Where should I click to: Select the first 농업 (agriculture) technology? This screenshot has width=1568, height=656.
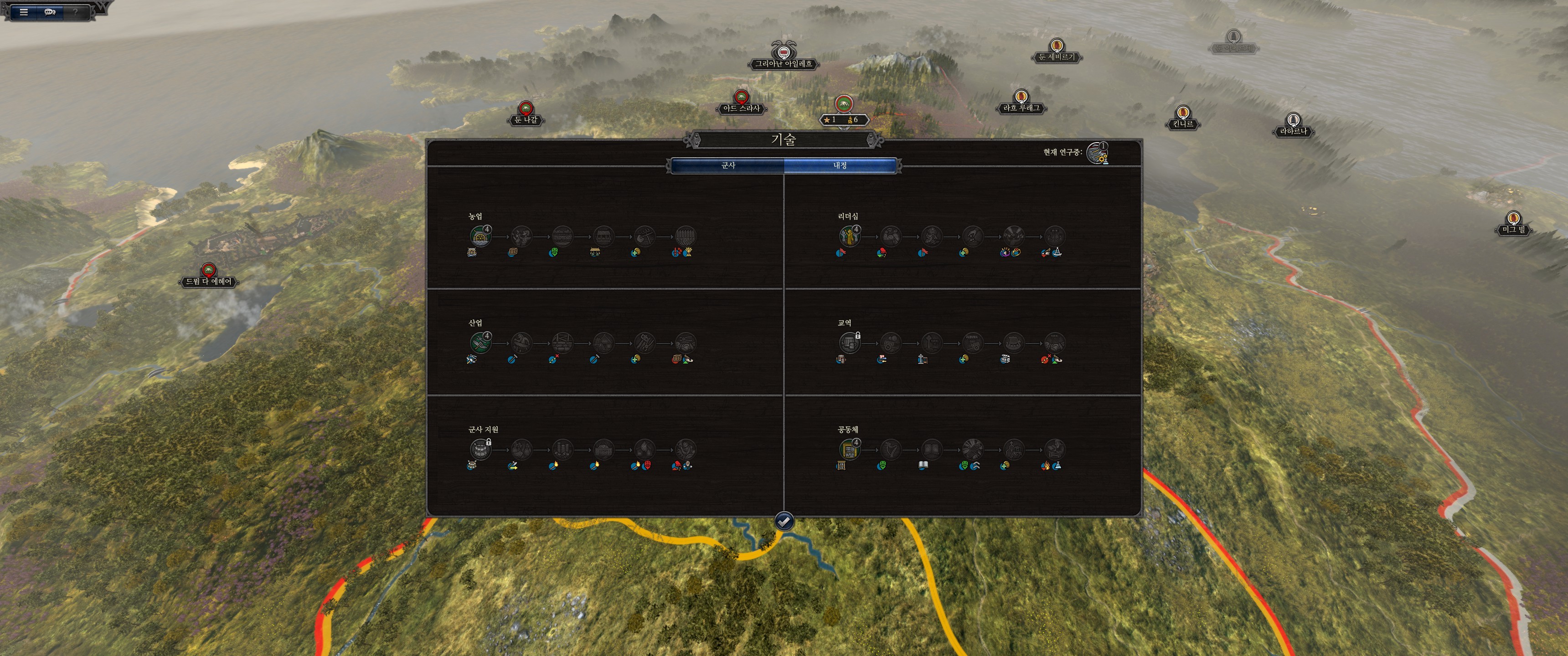(480, 236)
